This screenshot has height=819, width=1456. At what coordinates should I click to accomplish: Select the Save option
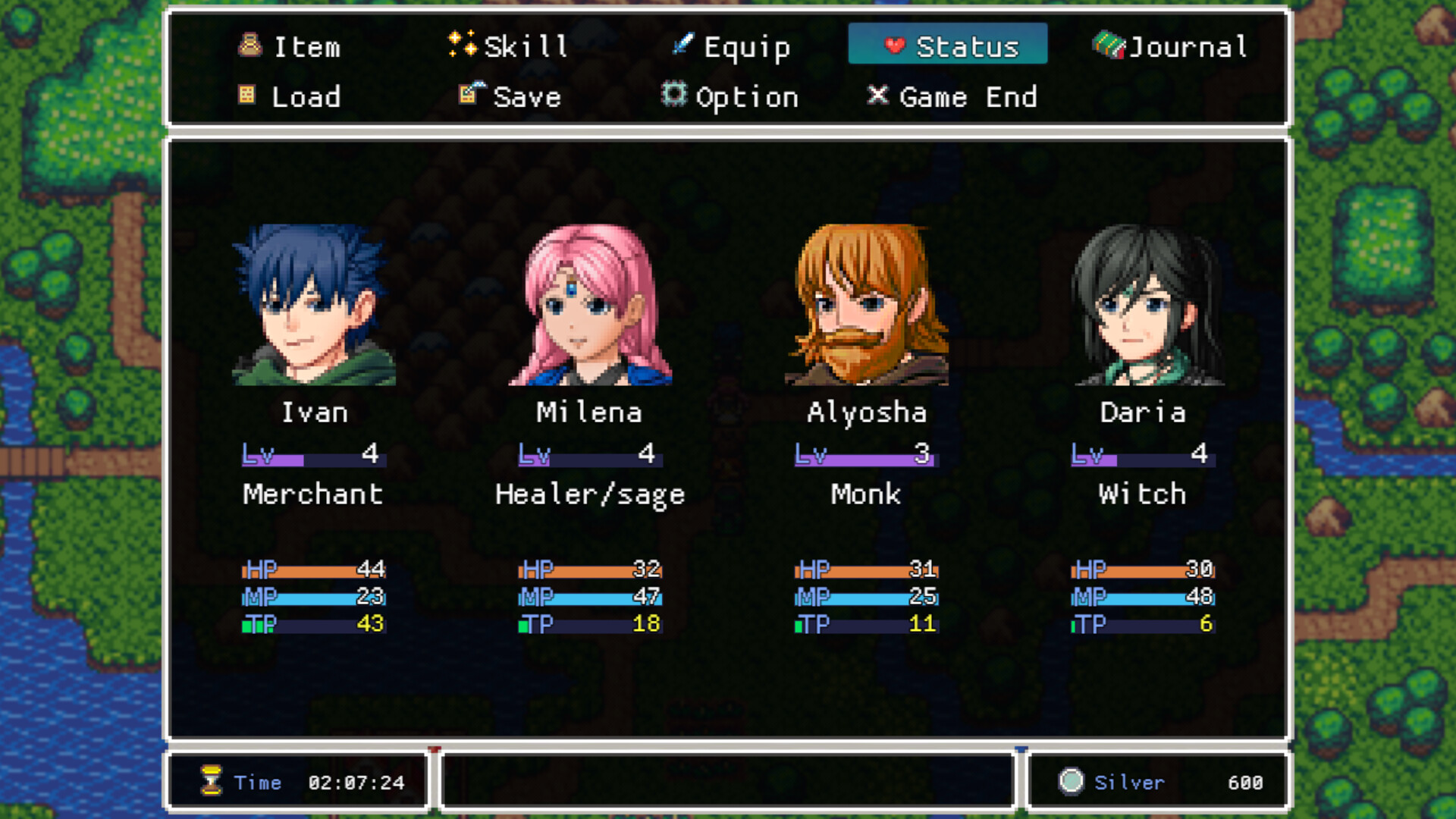coord(510,97)
